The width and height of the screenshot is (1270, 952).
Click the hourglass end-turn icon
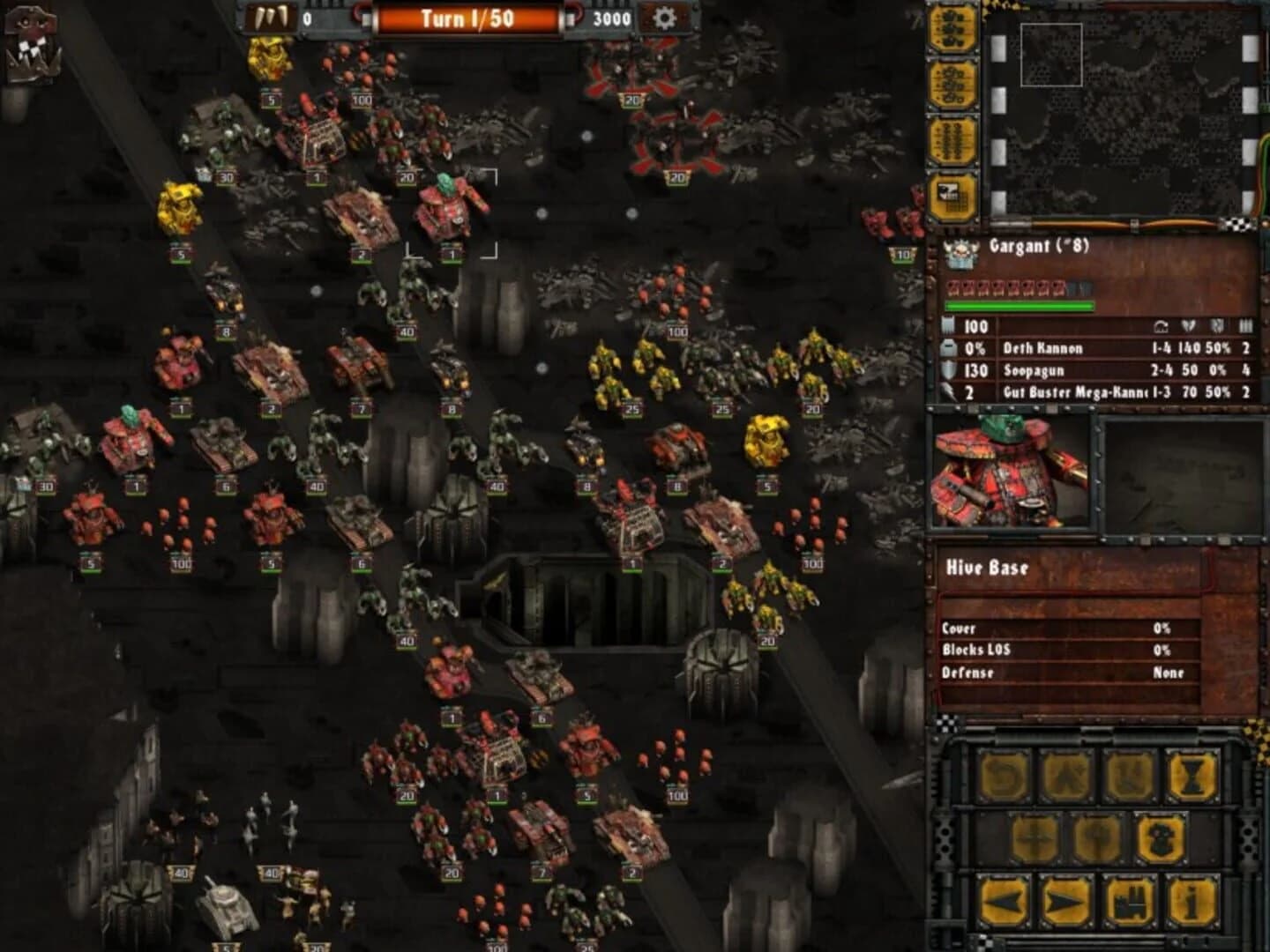coord(1191,775)
